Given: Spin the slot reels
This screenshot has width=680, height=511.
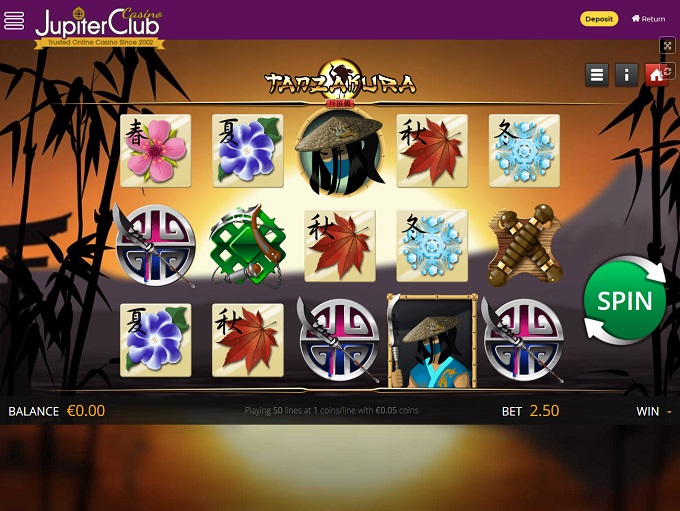Looking at the screenshot, I should click(x=625, y=301).
